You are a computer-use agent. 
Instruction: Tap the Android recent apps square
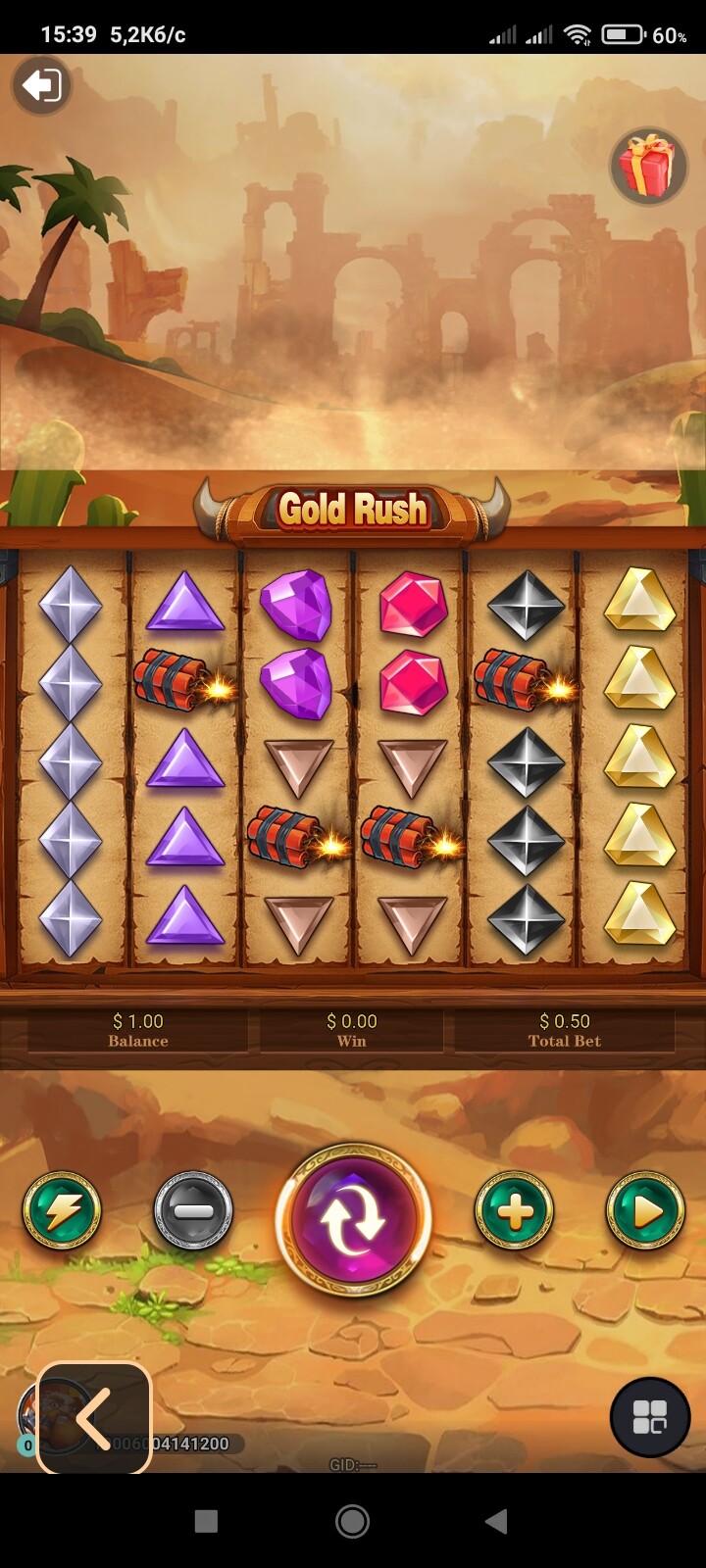(206, 1521)
